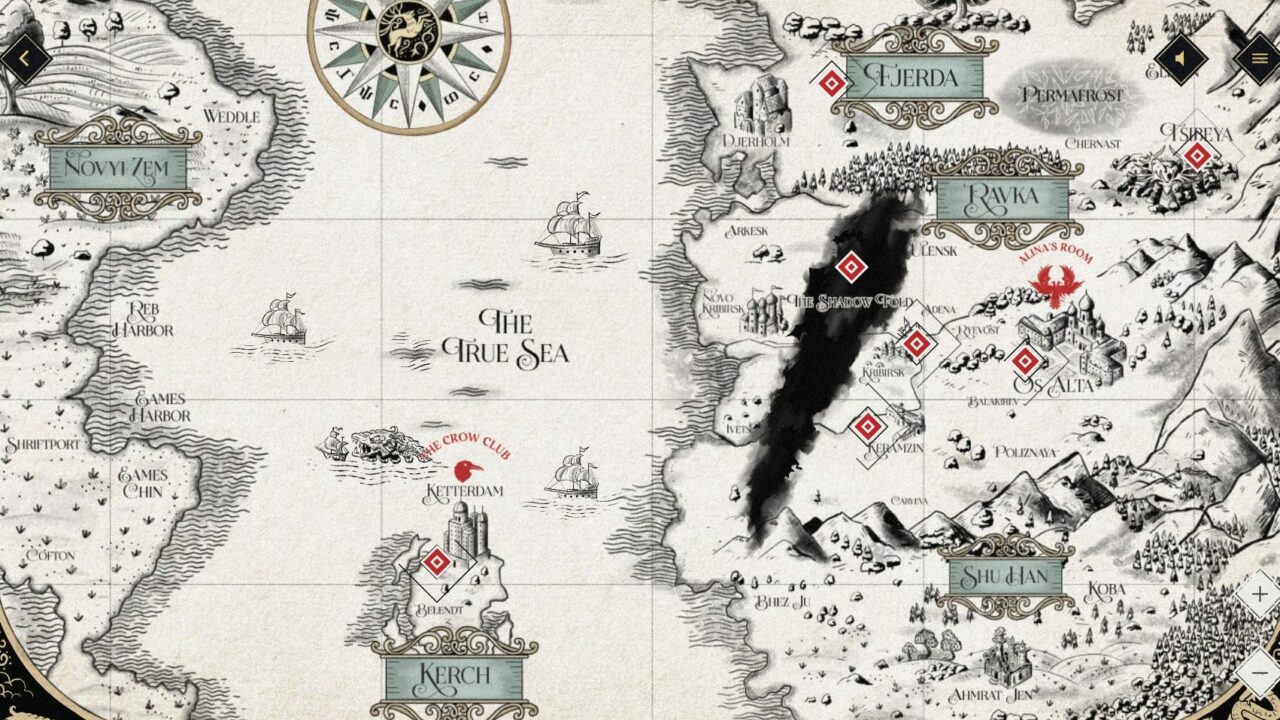
Task: Click the back arrow button
Action: click(24, 59)
